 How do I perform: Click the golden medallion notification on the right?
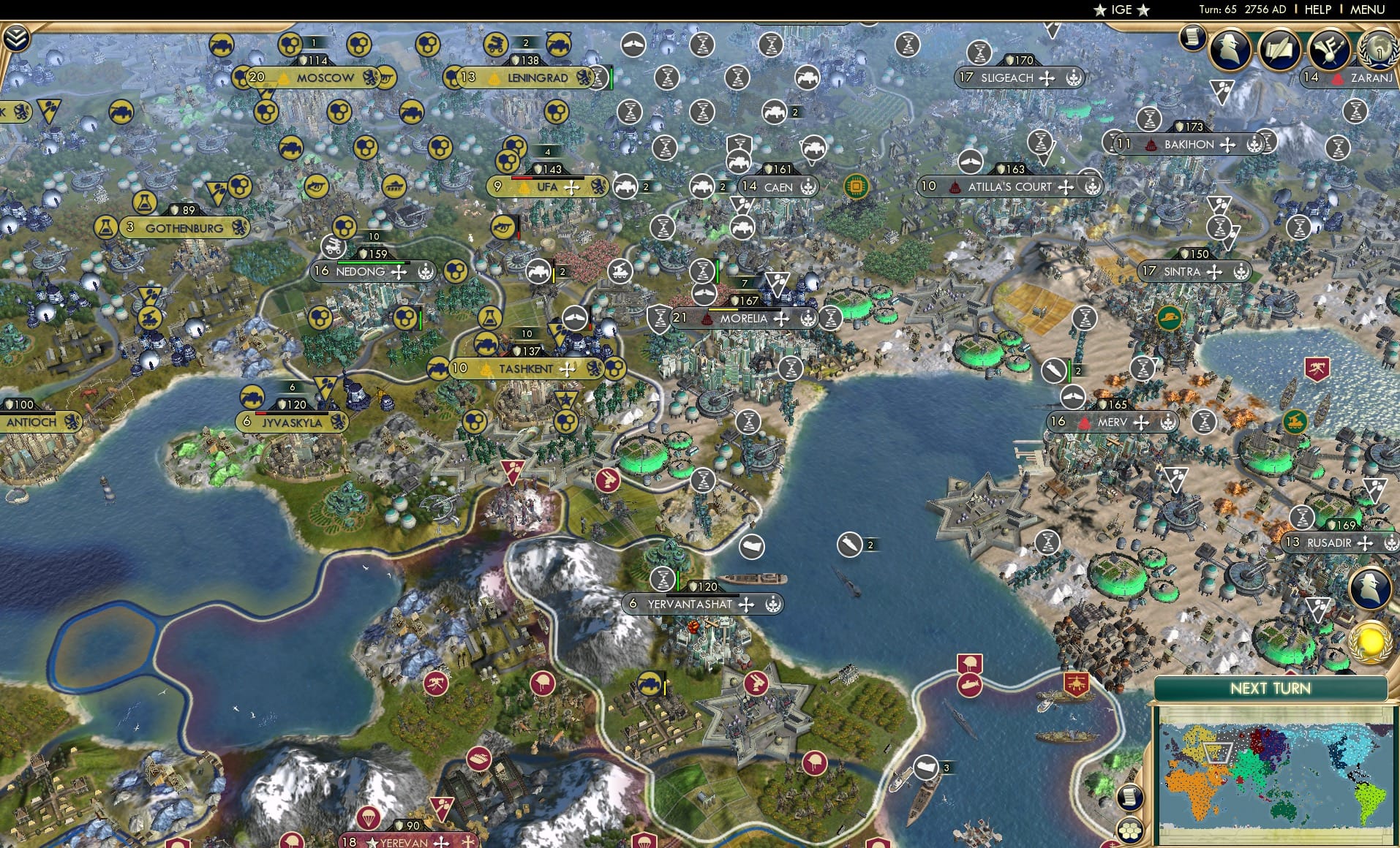click(x=1371, y=642)
